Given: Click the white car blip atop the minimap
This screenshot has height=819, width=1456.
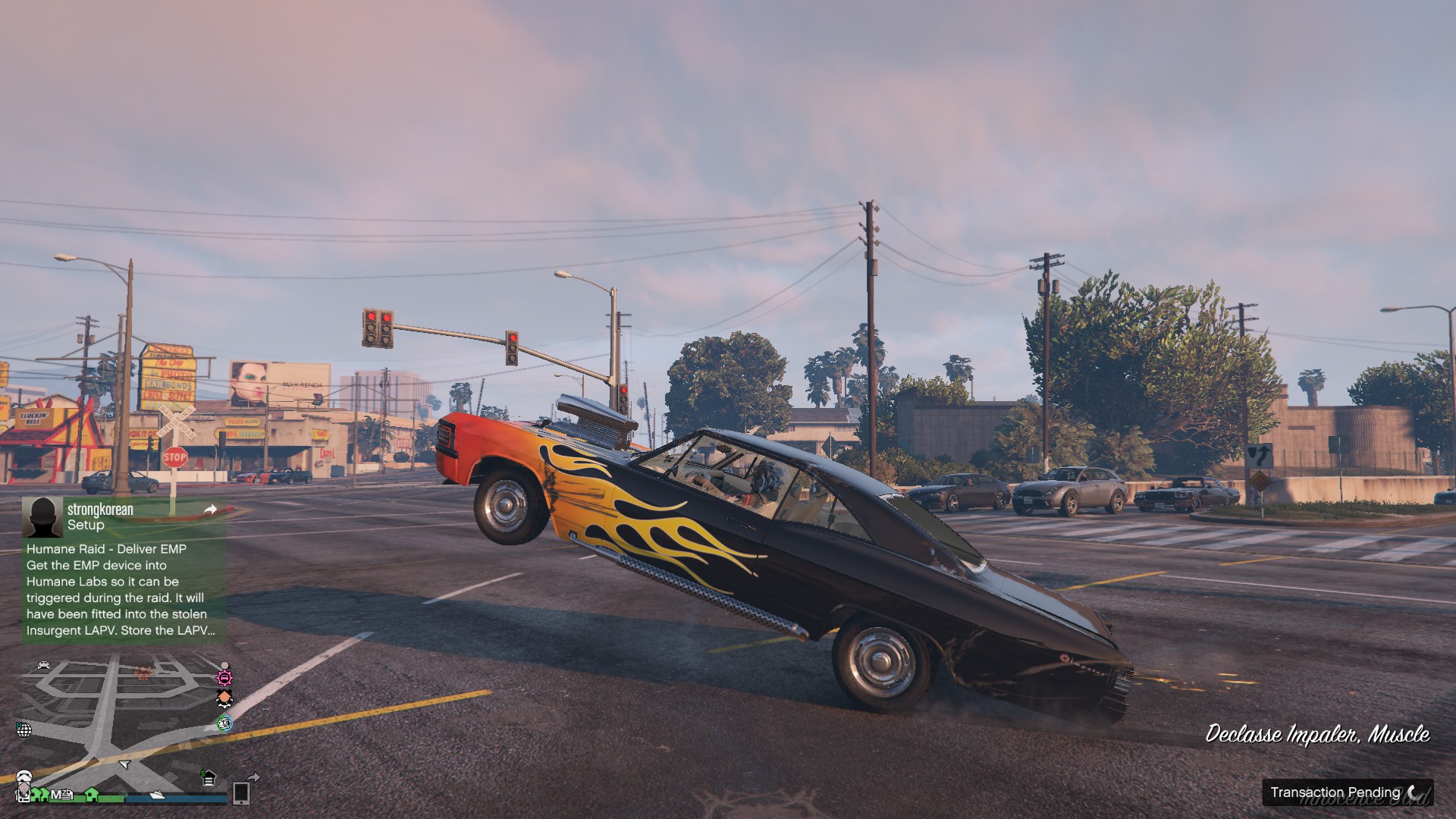Looking at the screenshot, I should (43, 665).
